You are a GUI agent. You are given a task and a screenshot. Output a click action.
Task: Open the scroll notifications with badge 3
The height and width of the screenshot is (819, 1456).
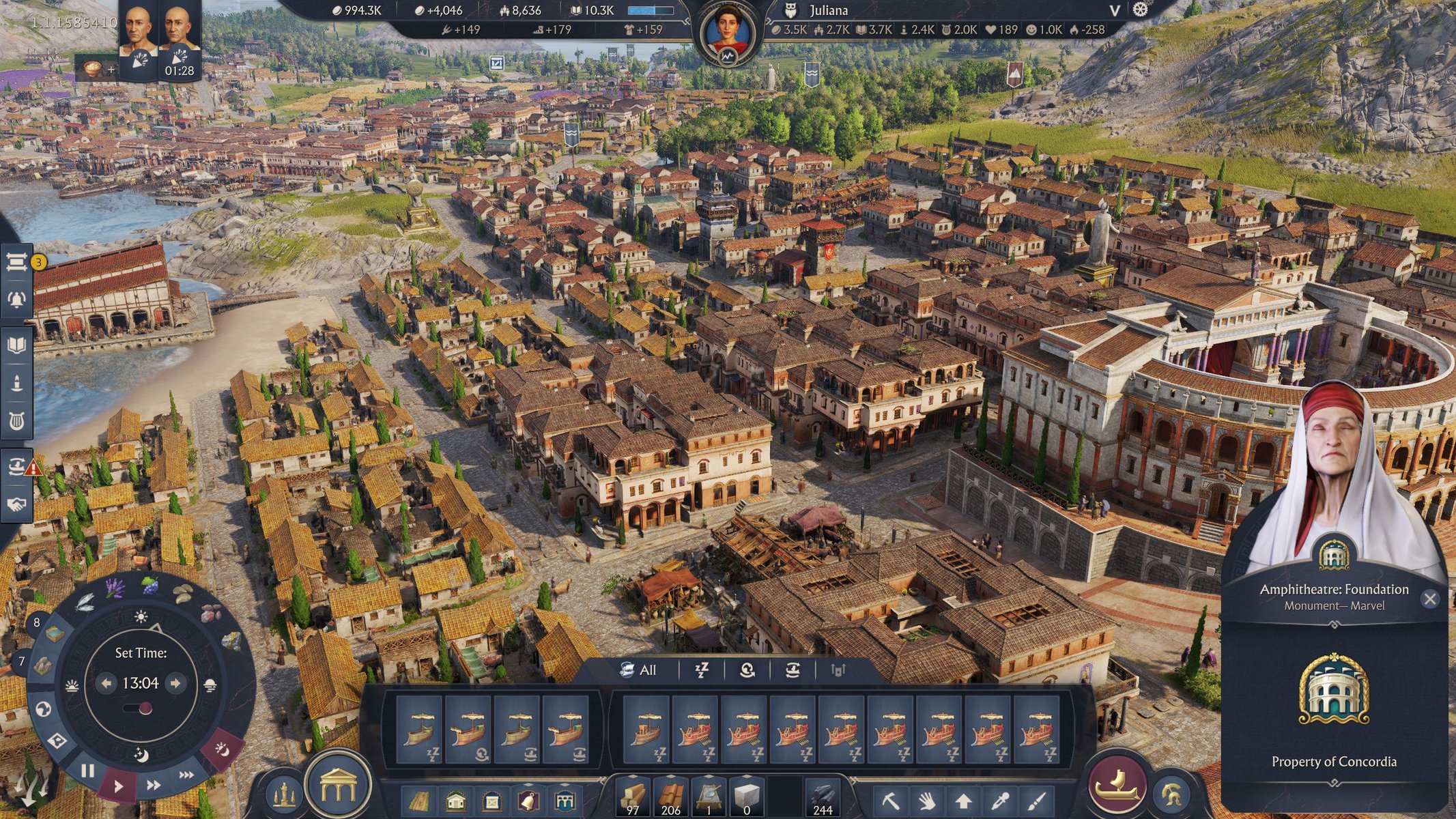17,262
